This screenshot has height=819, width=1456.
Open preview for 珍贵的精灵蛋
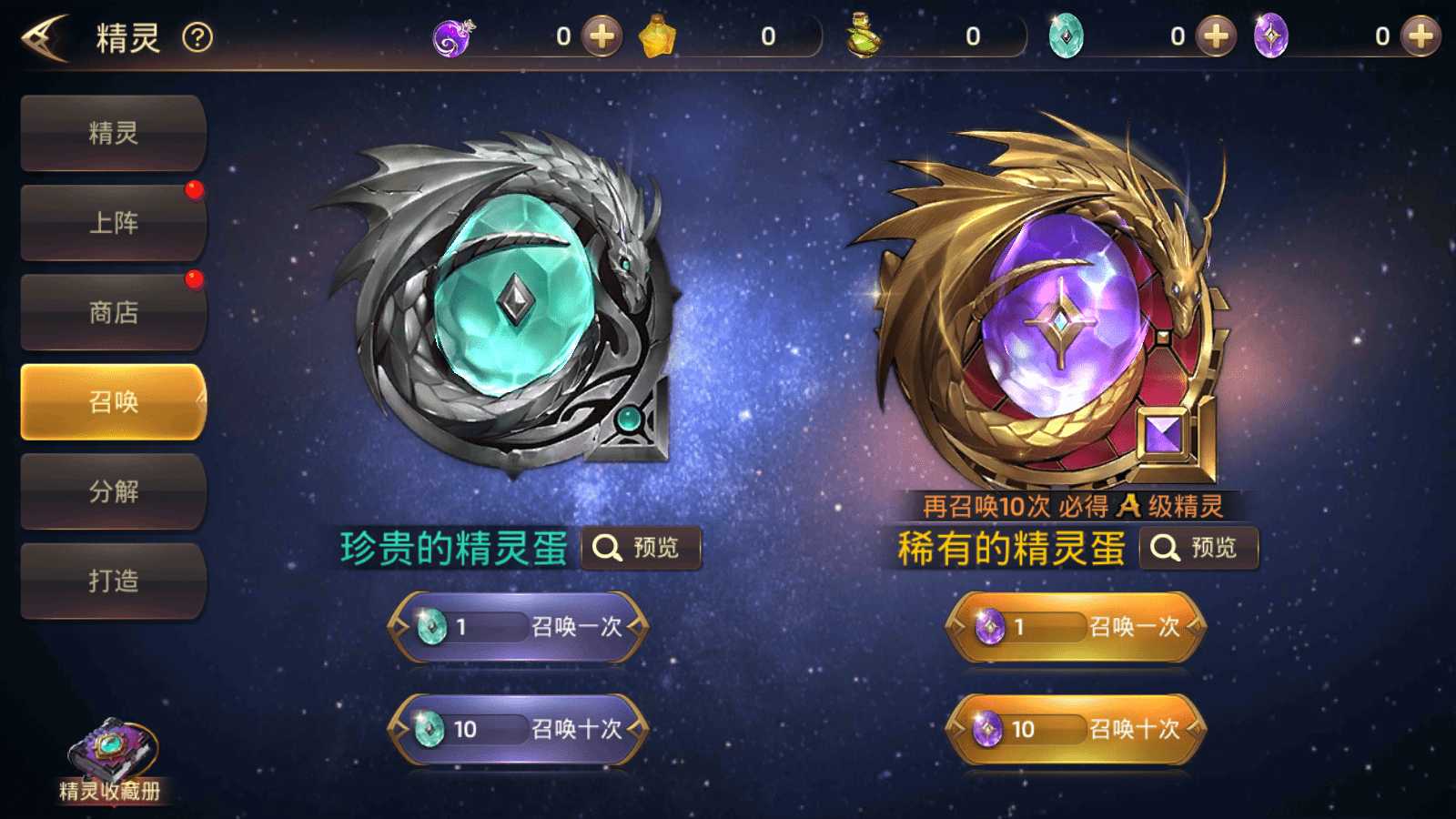pos(642,547)
